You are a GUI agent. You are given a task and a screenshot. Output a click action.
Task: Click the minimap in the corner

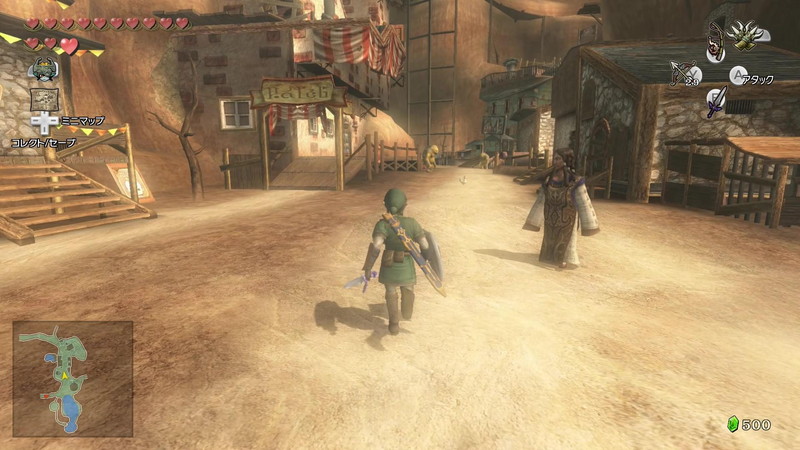pyautogui.click(x=73, y=379)
